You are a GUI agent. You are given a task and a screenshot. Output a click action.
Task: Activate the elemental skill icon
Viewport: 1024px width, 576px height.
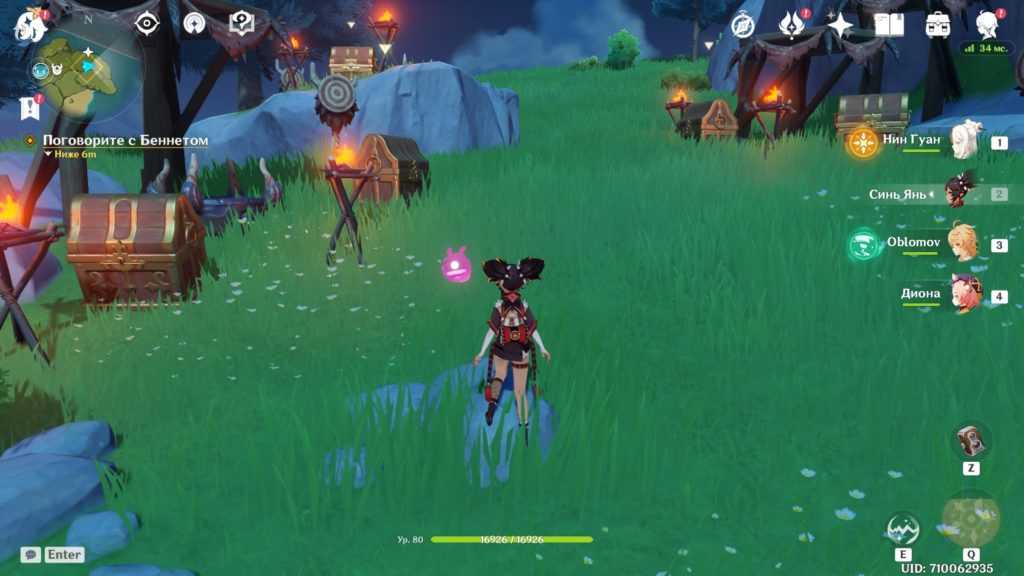903,530
